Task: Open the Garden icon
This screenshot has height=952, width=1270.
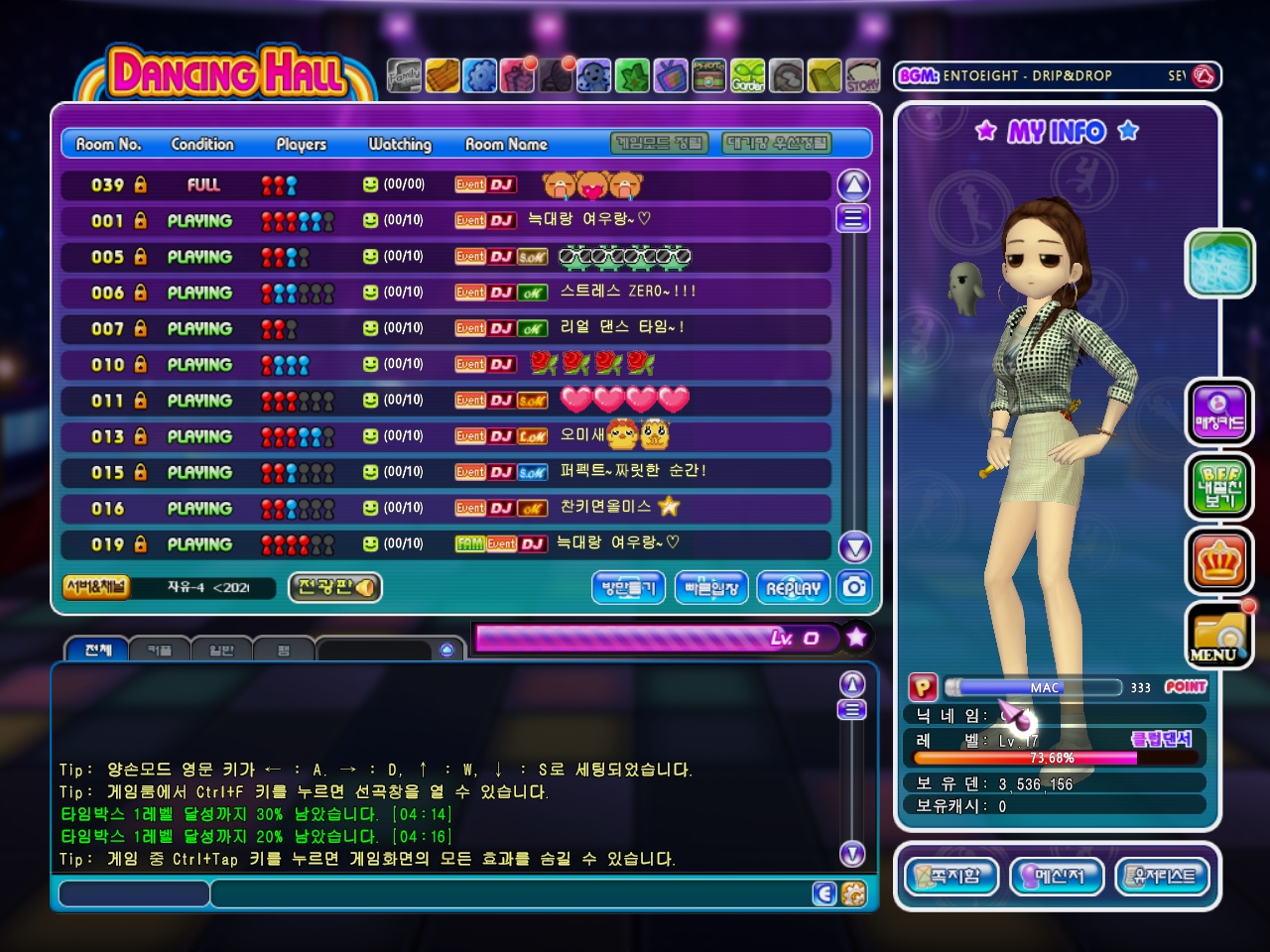Action: tap(748, 75)
